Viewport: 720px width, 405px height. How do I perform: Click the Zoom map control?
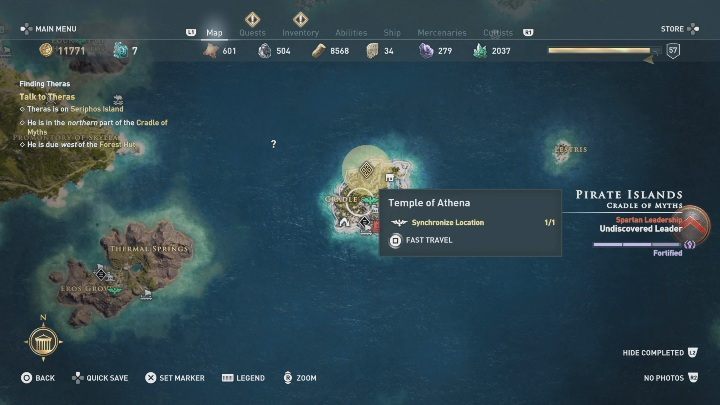[299, 378]
